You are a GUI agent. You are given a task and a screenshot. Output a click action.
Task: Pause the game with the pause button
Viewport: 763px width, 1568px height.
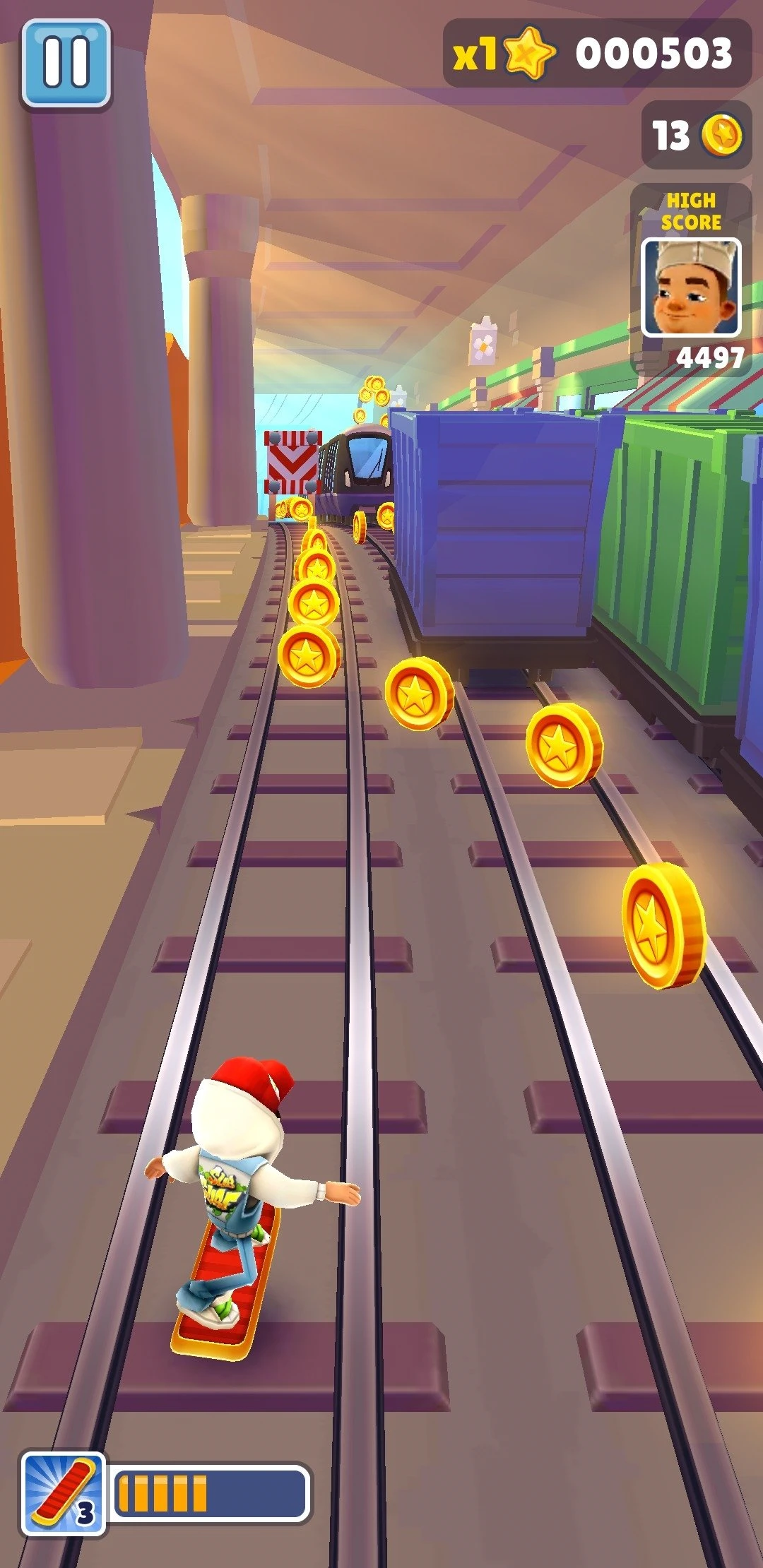66,62
